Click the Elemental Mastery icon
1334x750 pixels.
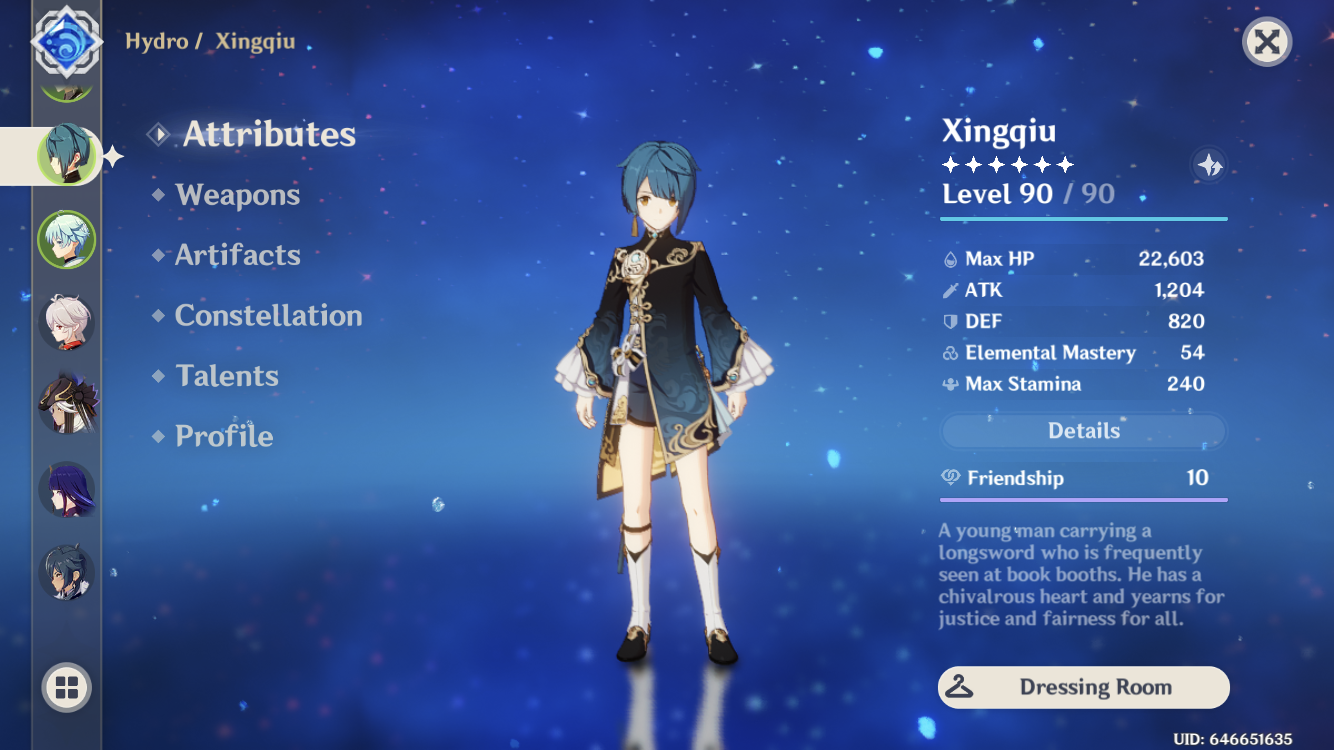pyautogui.click(x=949, y=352)
